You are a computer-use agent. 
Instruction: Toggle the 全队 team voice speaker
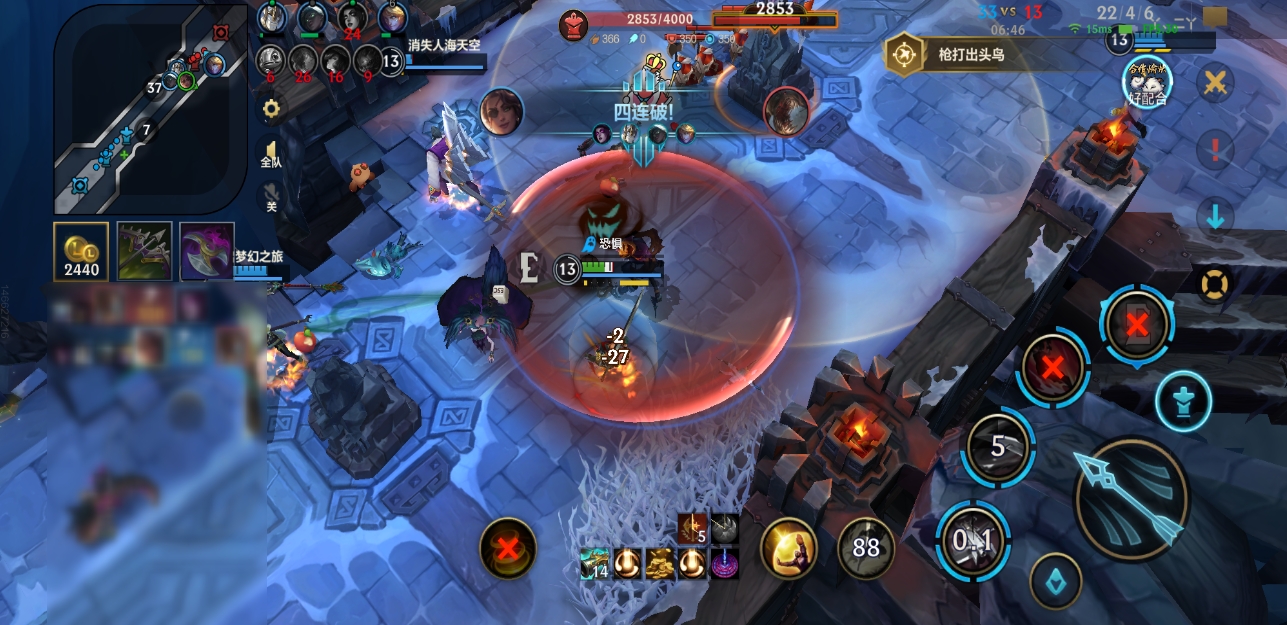click(x=270, y=155)
